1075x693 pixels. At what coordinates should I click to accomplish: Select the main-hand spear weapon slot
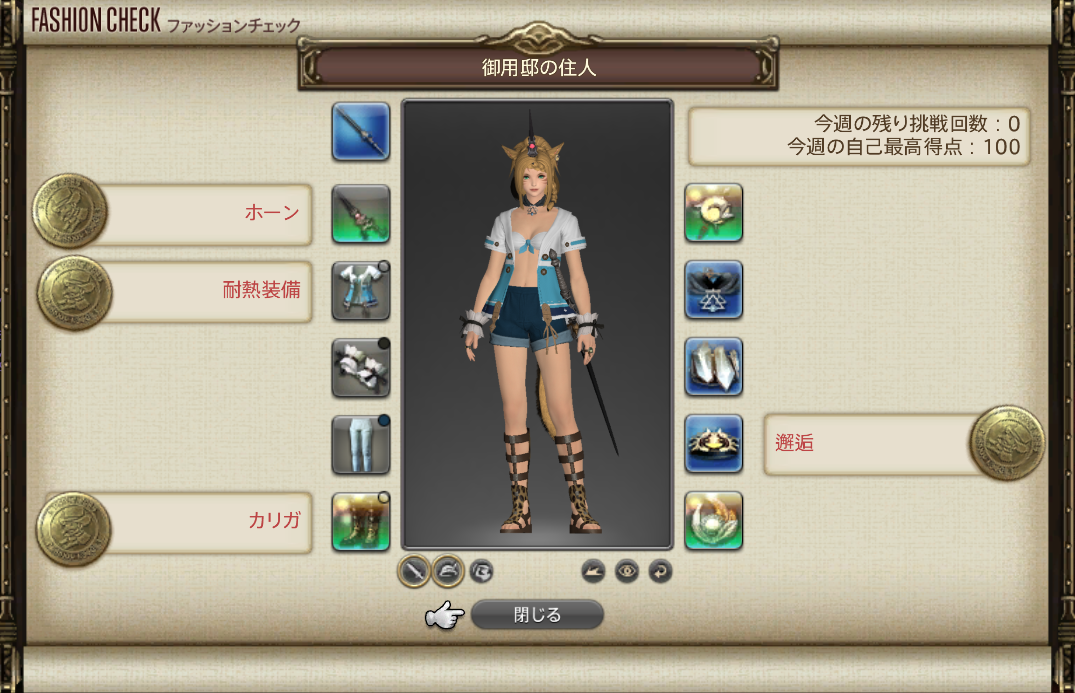pos(360,131)
